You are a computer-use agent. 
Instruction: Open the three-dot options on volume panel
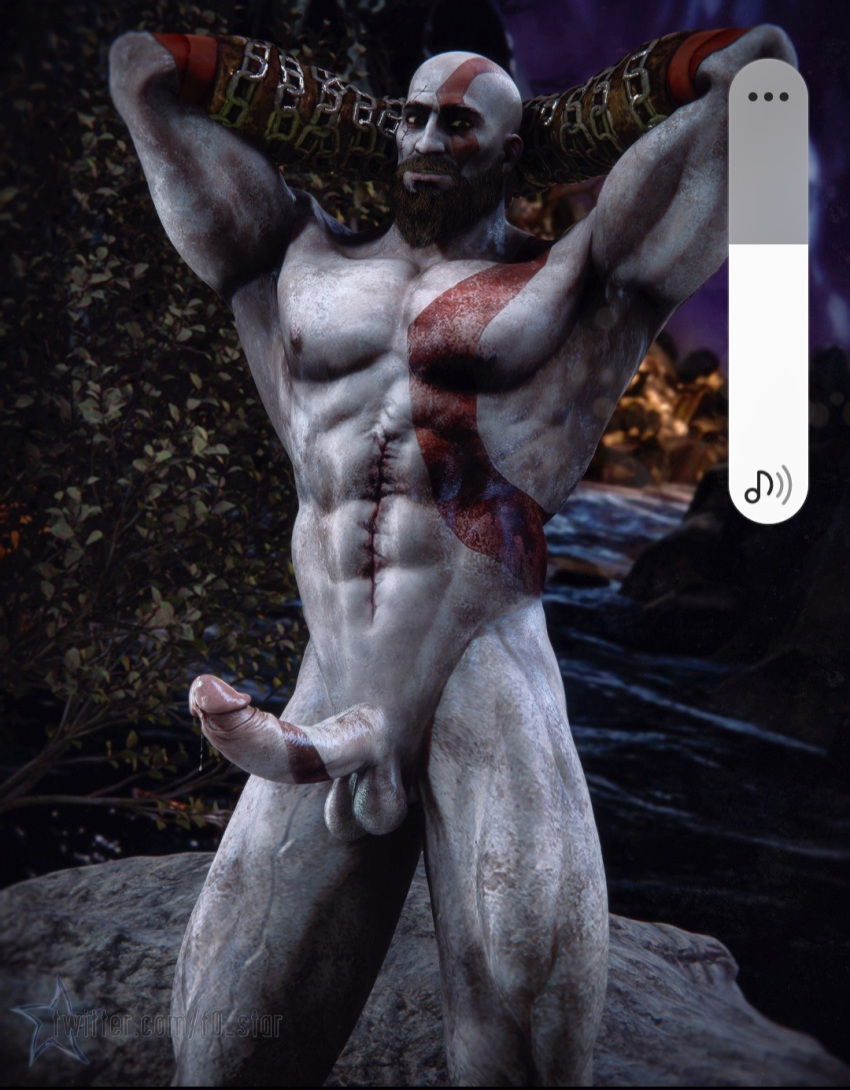coord(767,97)
